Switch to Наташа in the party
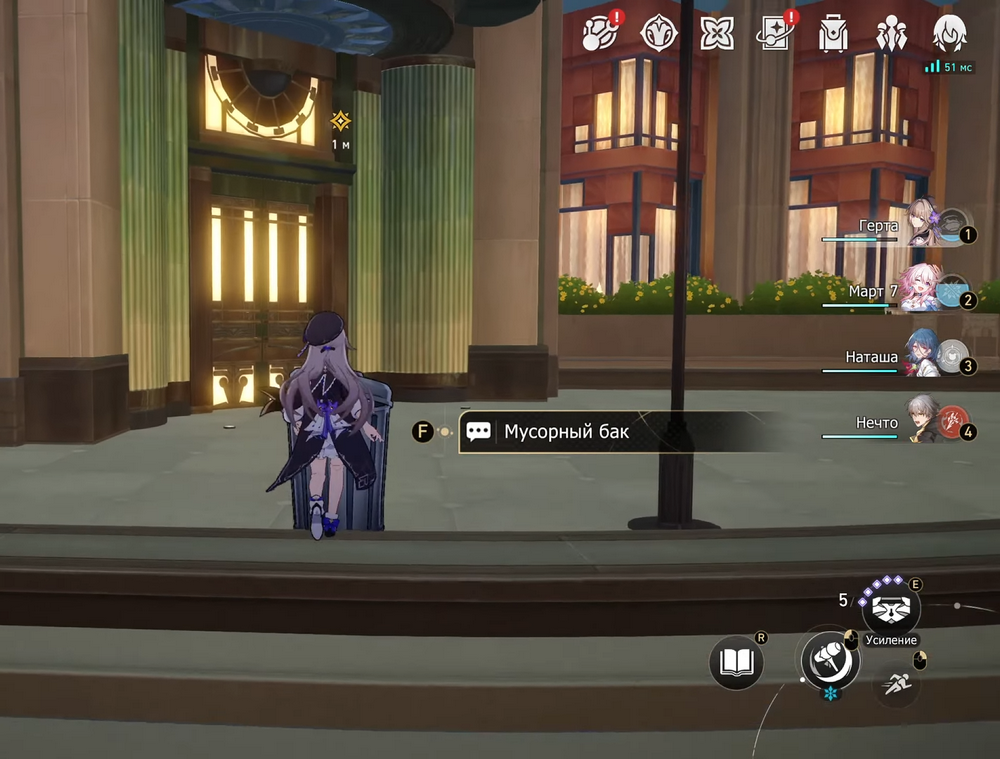This screenshot has width=1000, height=759. tap(925, 356)
